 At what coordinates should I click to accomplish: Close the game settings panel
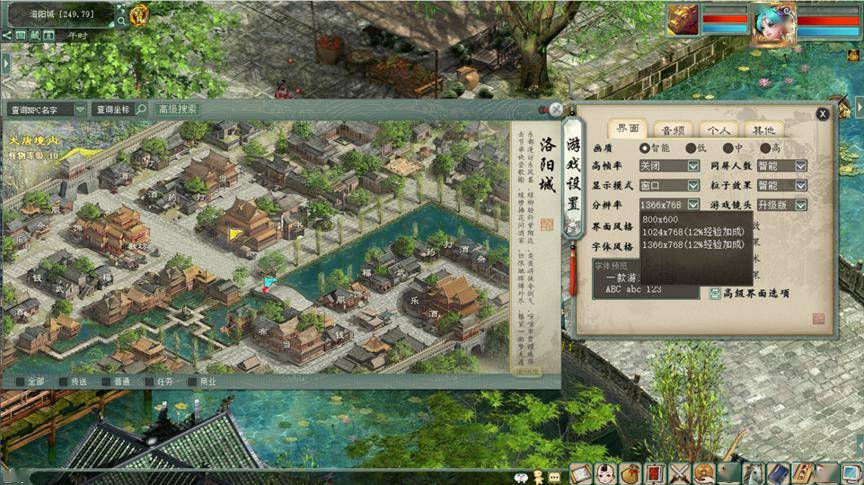click(822, 114)
